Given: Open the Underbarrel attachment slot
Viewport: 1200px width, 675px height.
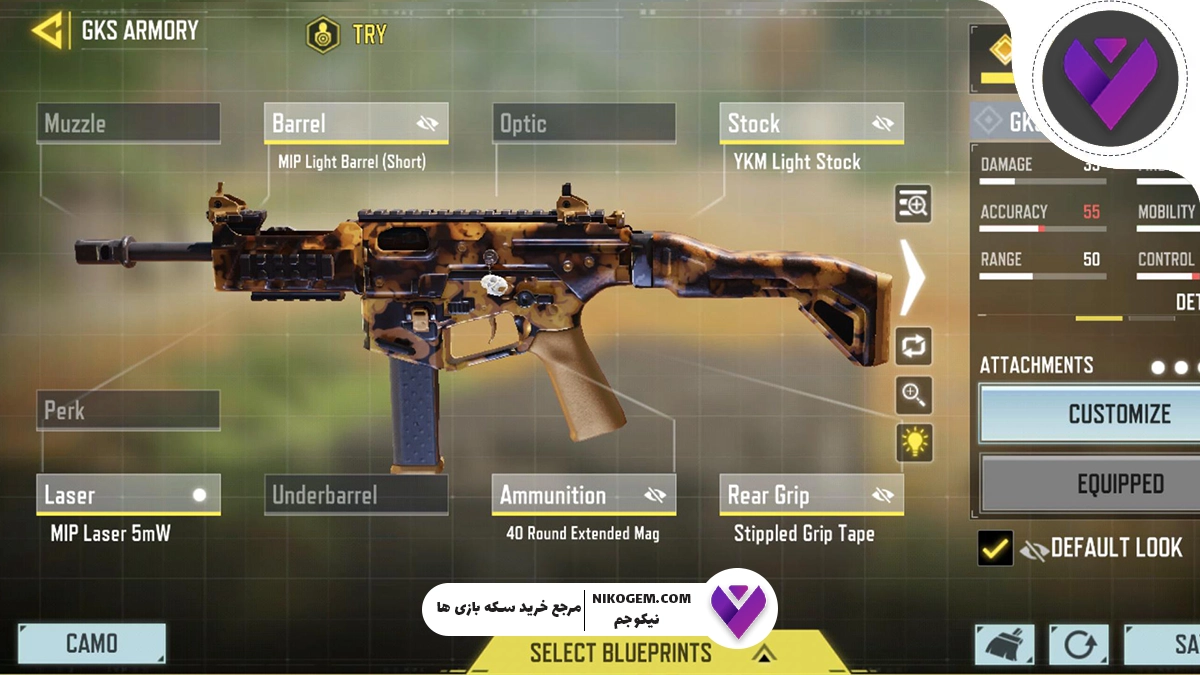Looking at the screenshot, I should [x=356, y=495].
